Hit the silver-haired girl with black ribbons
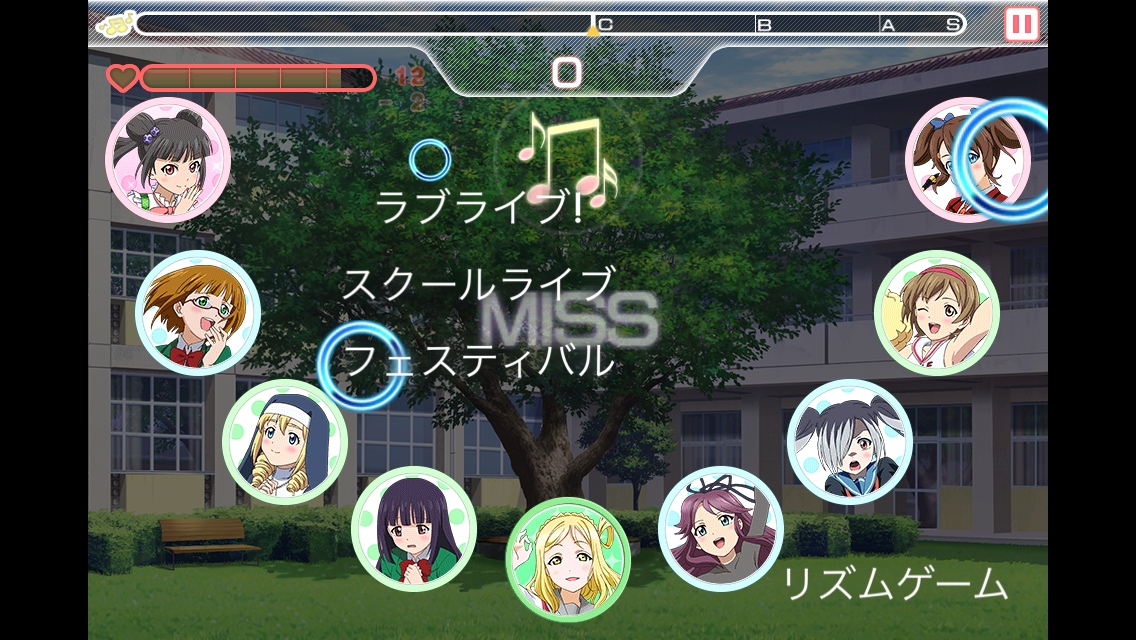The width and height of the screenshot is (1136, 640). [x=850, y=441]
